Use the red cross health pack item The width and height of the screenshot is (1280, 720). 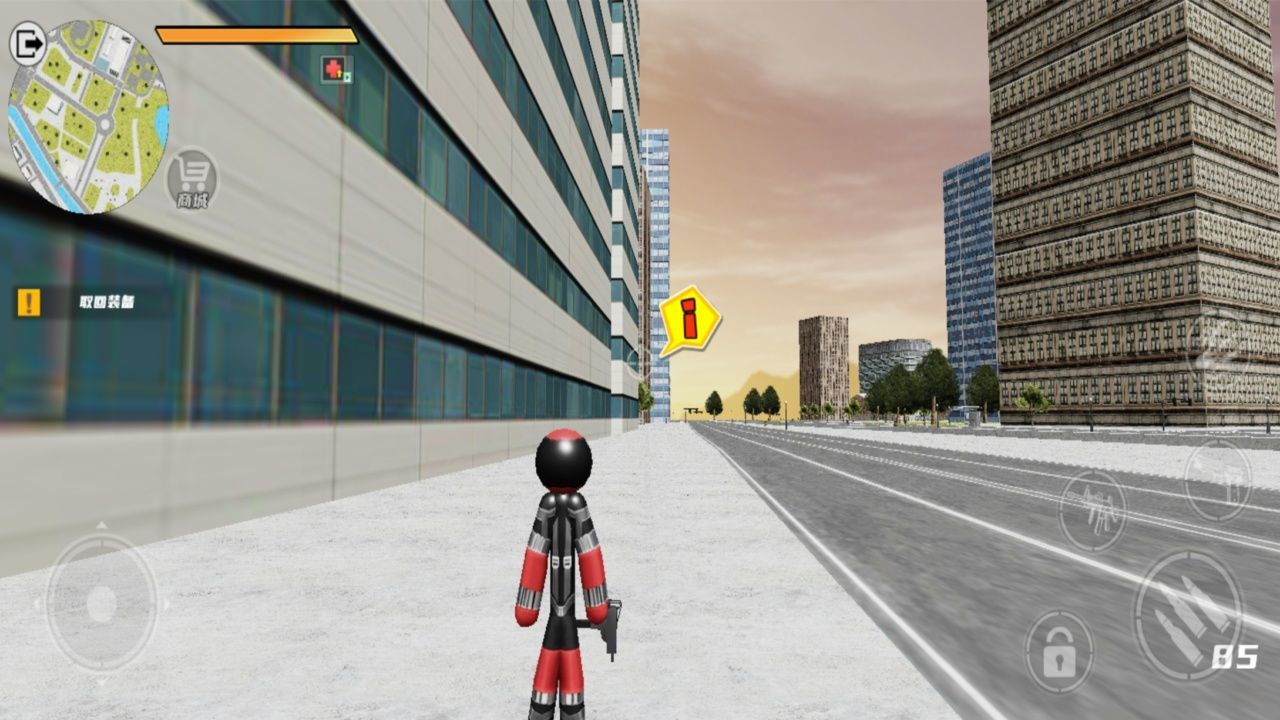(333, 66)
